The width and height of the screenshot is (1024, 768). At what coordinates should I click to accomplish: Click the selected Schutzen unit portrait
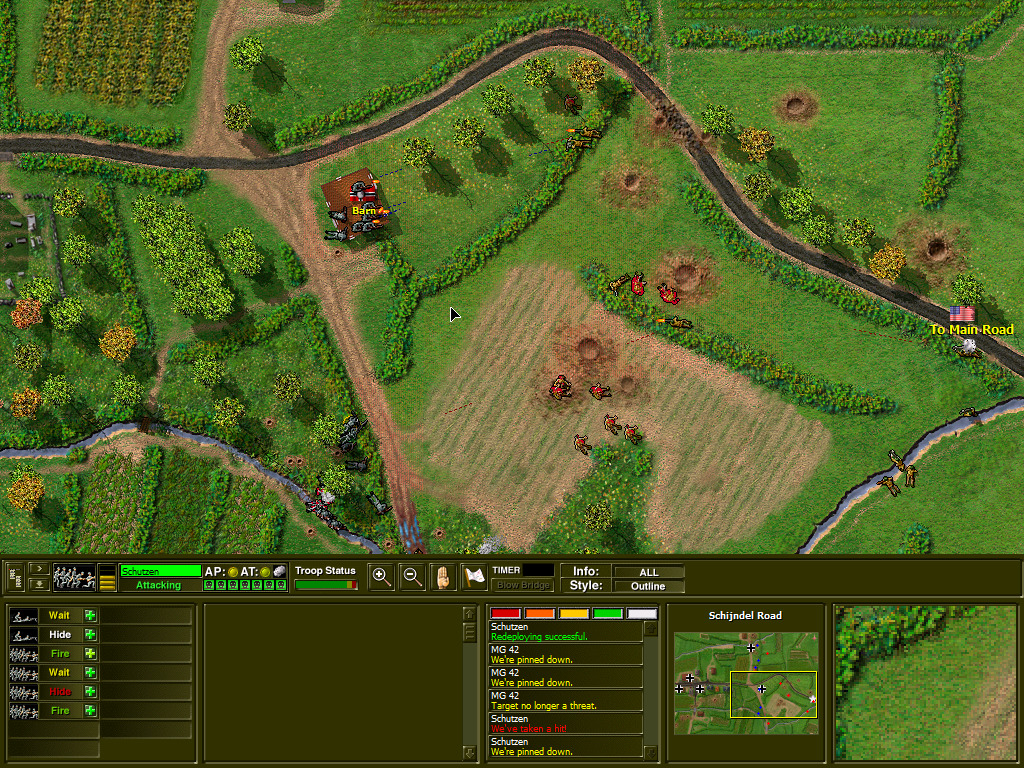coord(74,577)
